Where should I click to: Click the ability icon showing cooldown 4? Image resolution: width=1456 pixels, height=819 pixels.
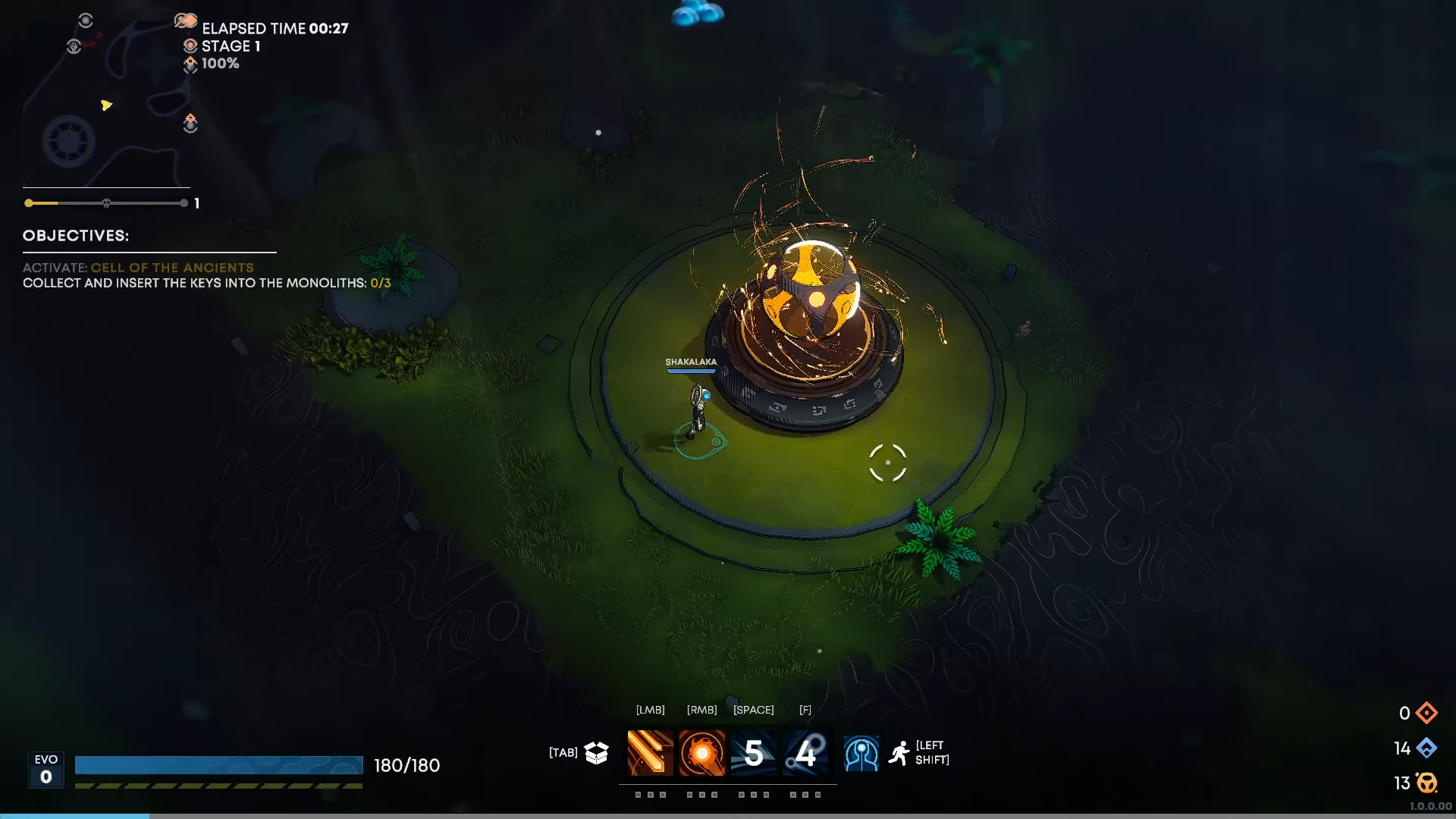click(x=805, y=753)
